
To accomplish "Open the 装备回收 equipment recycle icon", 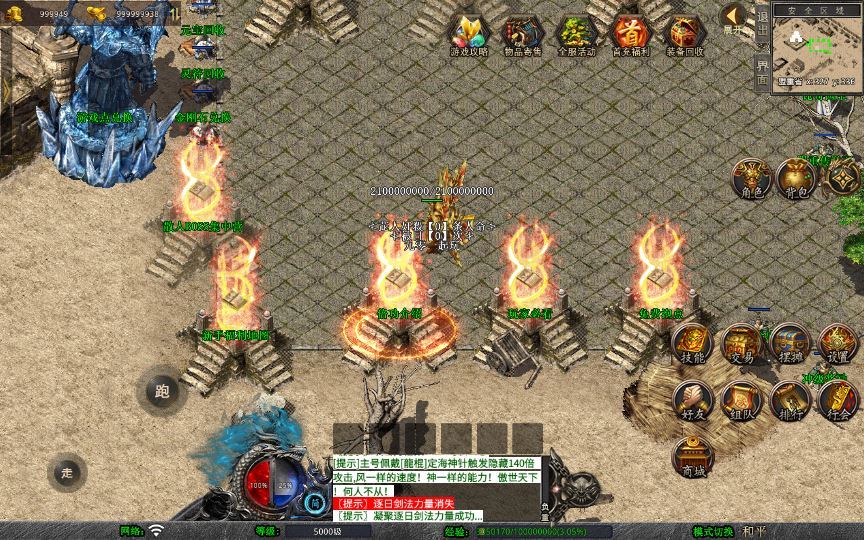I will point(685,34).
